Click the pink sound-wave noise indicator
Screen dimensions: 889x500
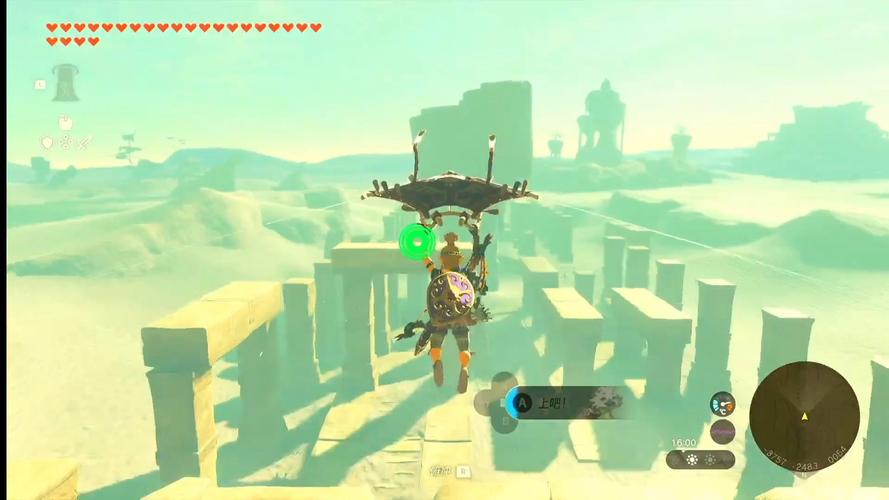[x=722, y=433]
